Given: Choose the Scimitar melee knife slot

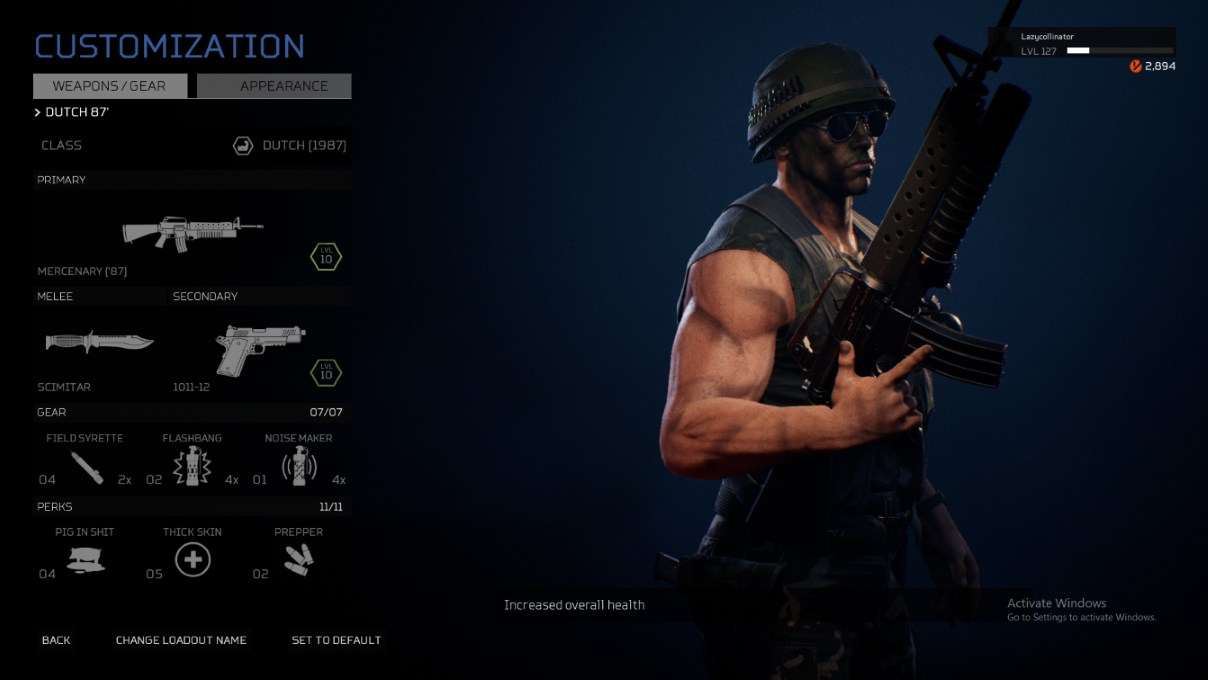Looking at the screenshot, I should click(100, 343).
